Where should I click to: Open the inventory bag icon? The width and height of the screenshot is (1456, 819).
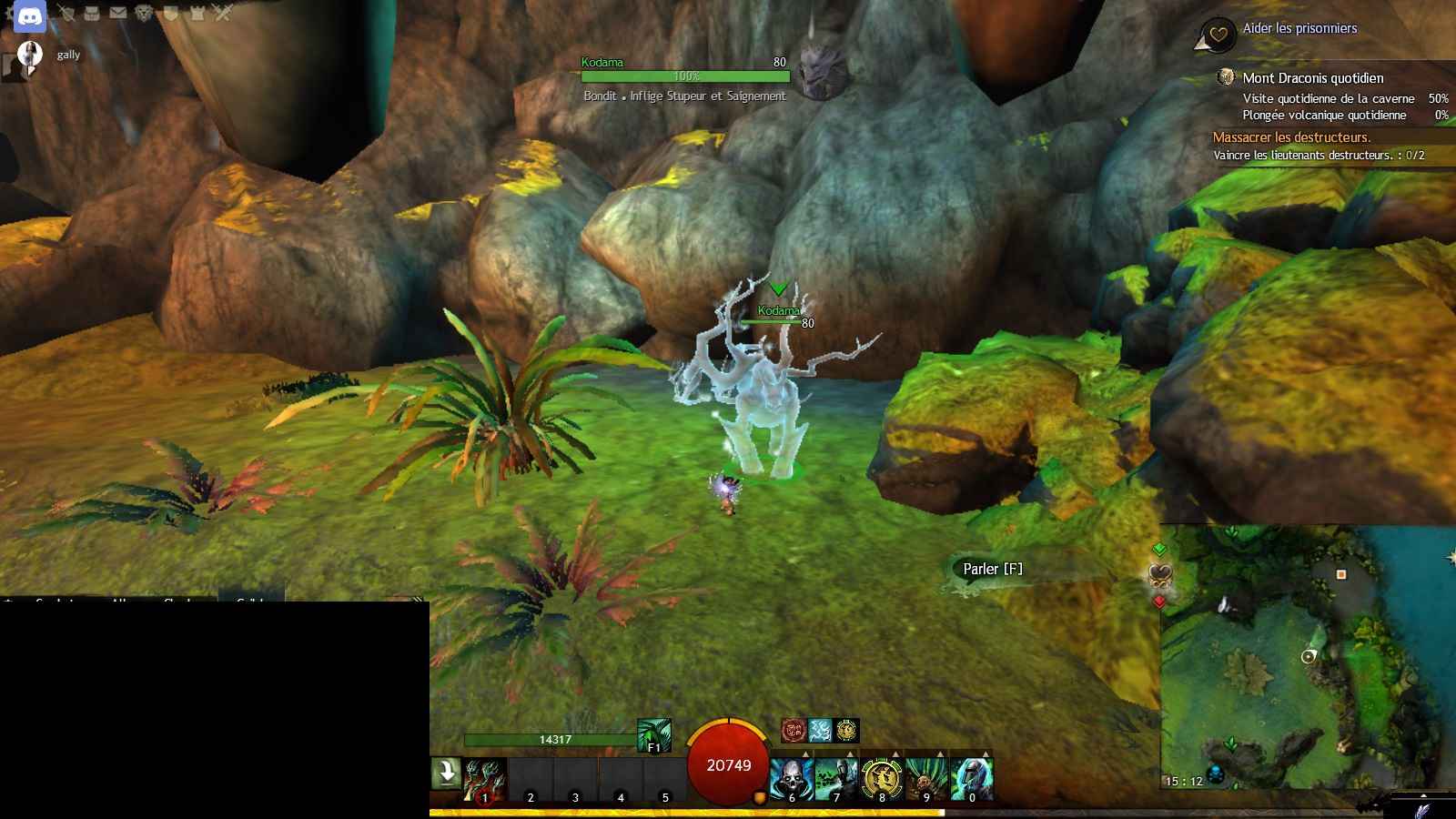[x=92, y=13]
